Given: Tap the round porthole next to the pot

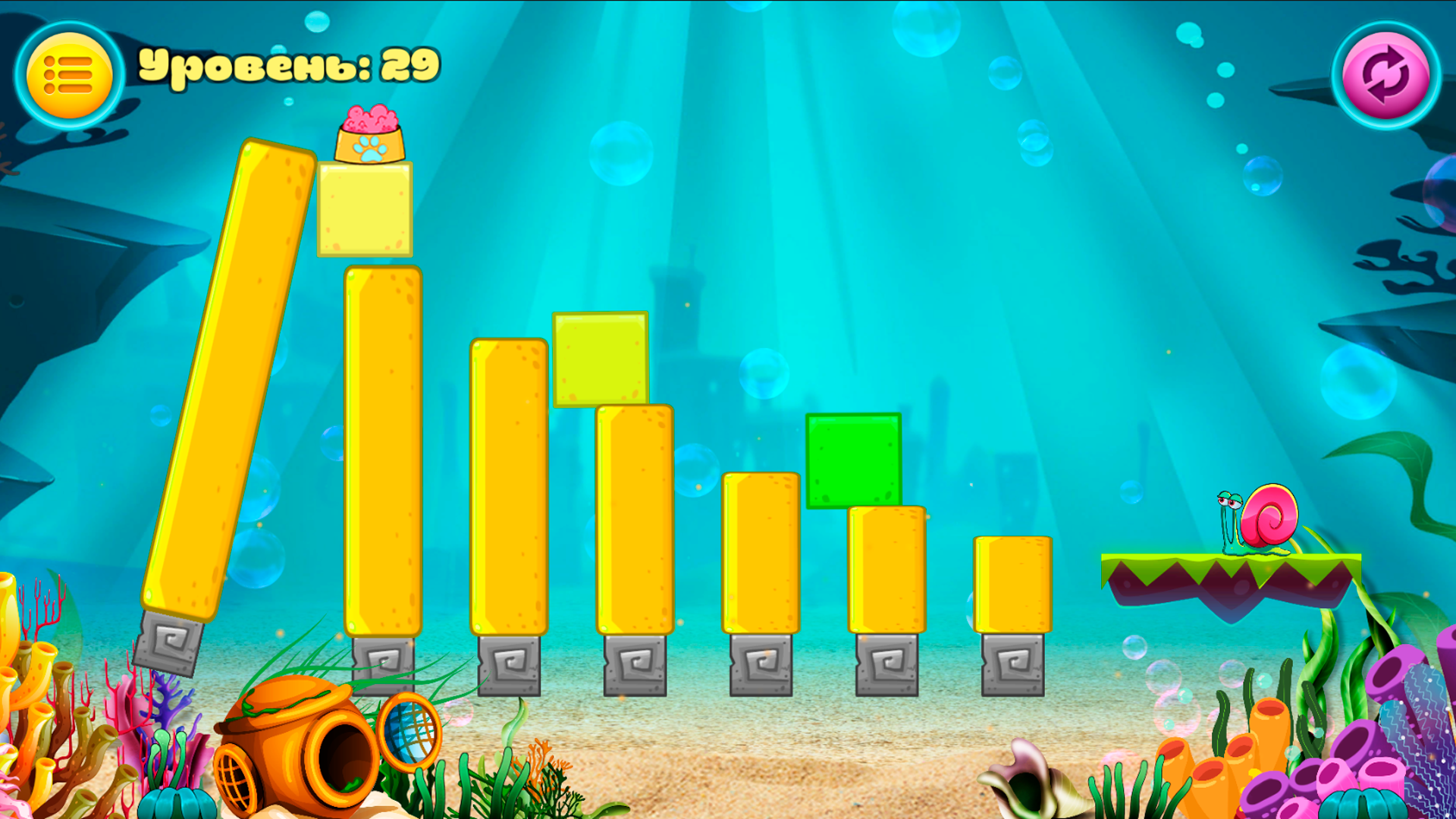Looking at the screenshot, I should pyautogui.click(x=409, y=732).
